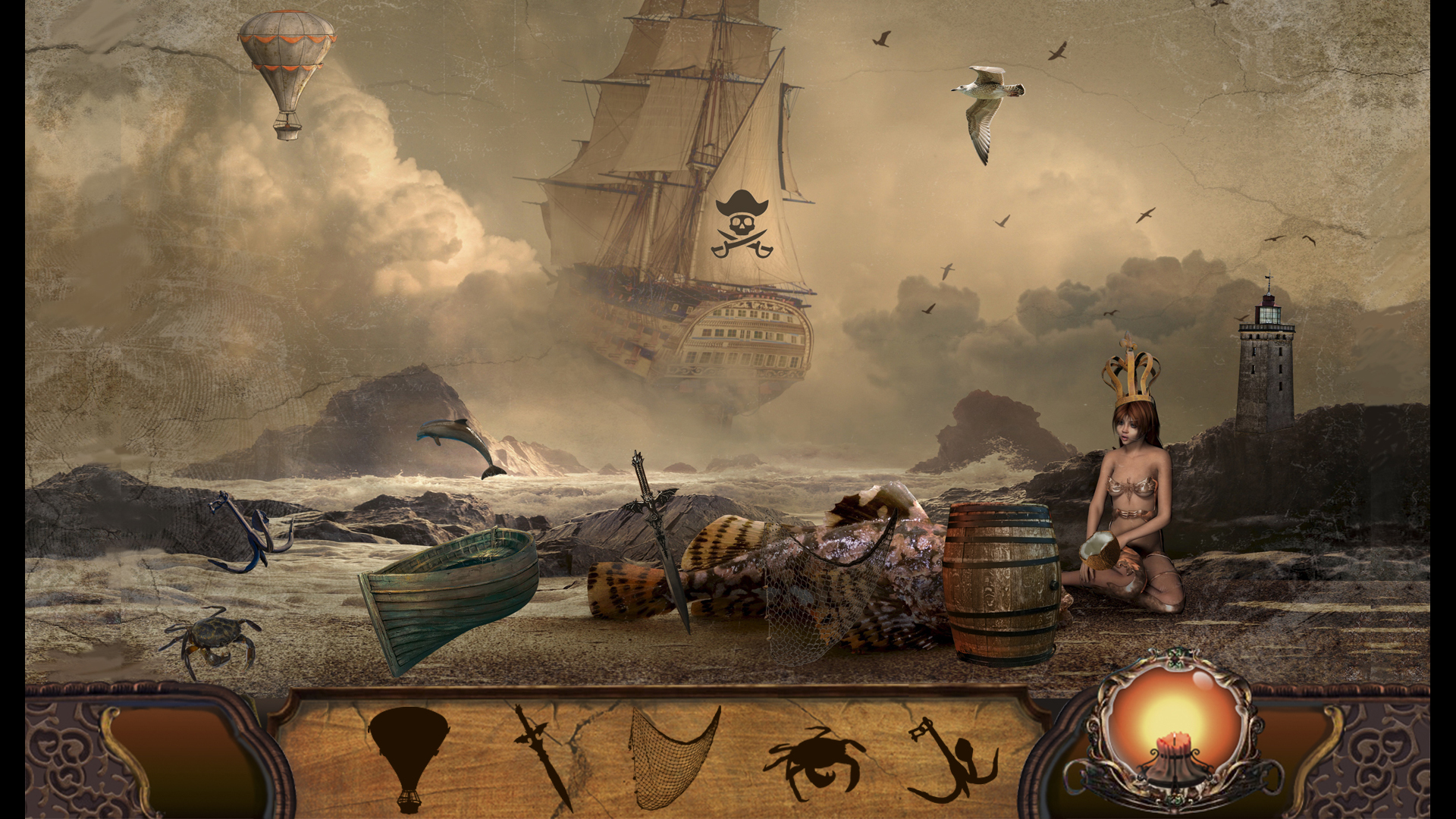Viewport: 1456px width, 819px height.
Task: Click the pirate skull emblem on the sail
Action: tap(741, 224)
